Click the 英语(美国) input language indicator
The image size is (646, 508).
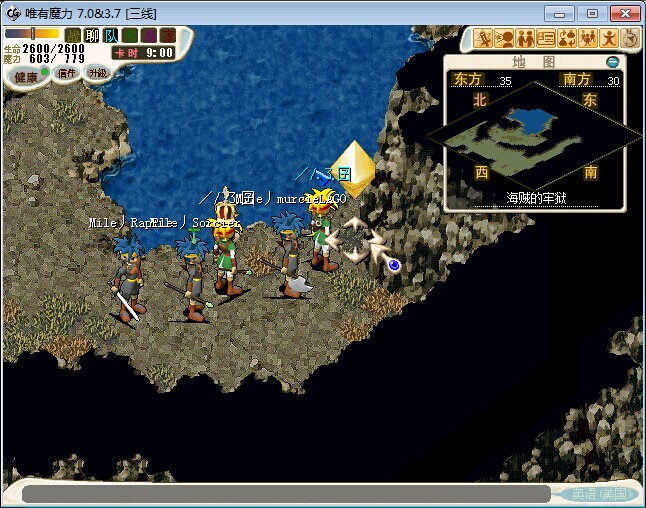[598, 494]
